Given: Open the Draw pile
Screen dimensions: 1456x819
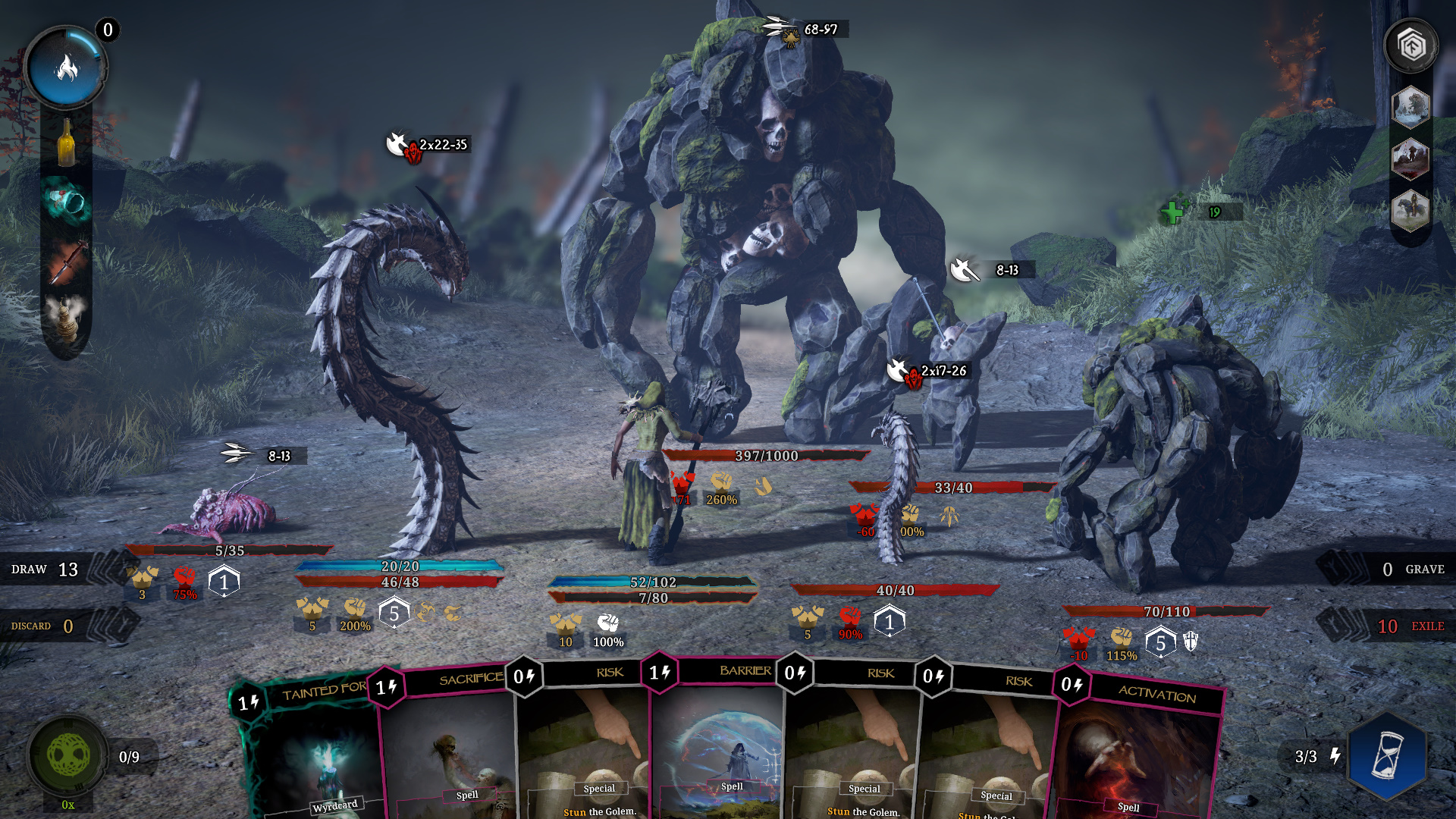Looking at the screenshot, I should (x=45, y=570).
